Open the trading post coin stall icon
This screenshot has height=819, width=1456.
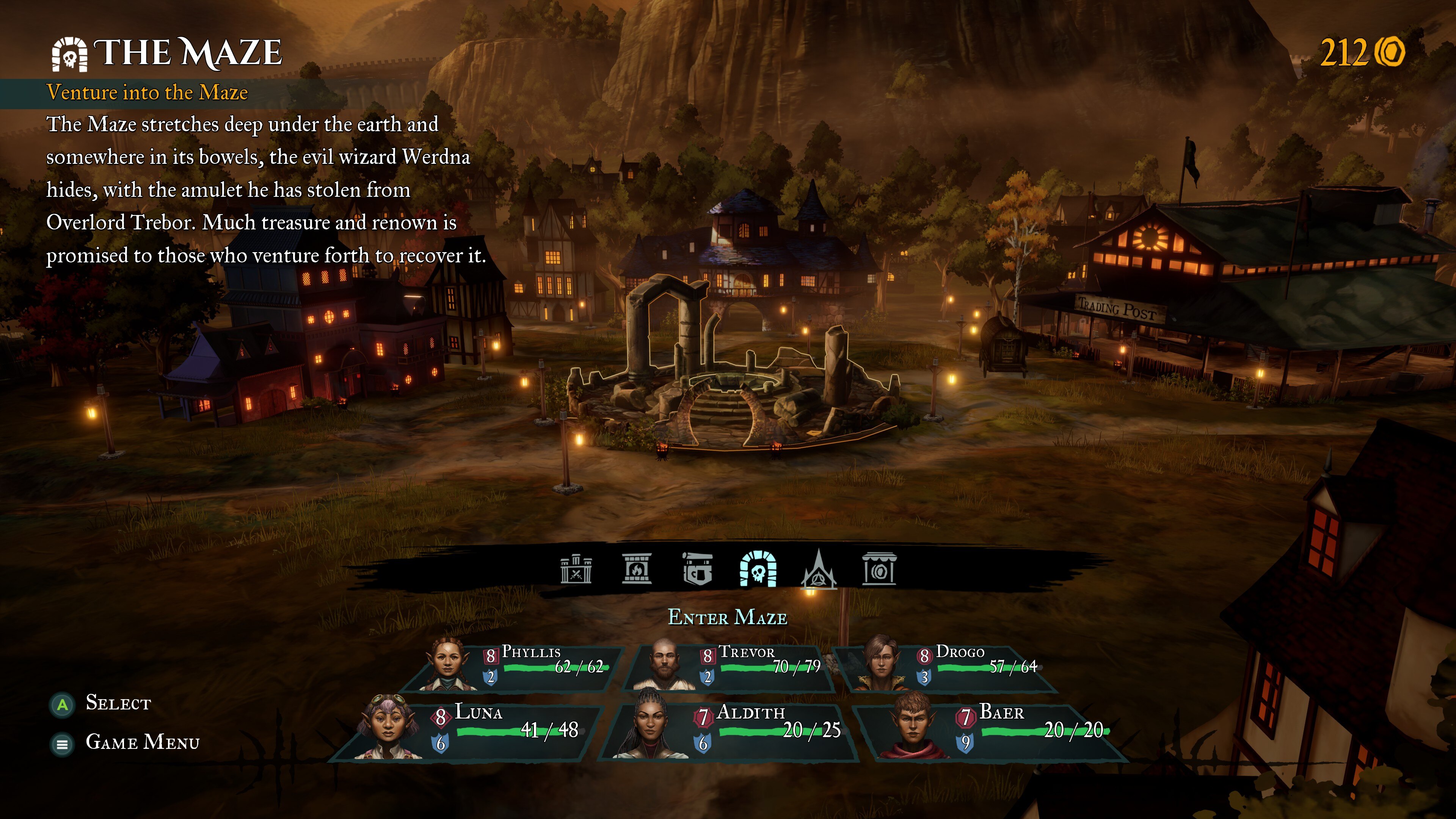pos(879,569)
